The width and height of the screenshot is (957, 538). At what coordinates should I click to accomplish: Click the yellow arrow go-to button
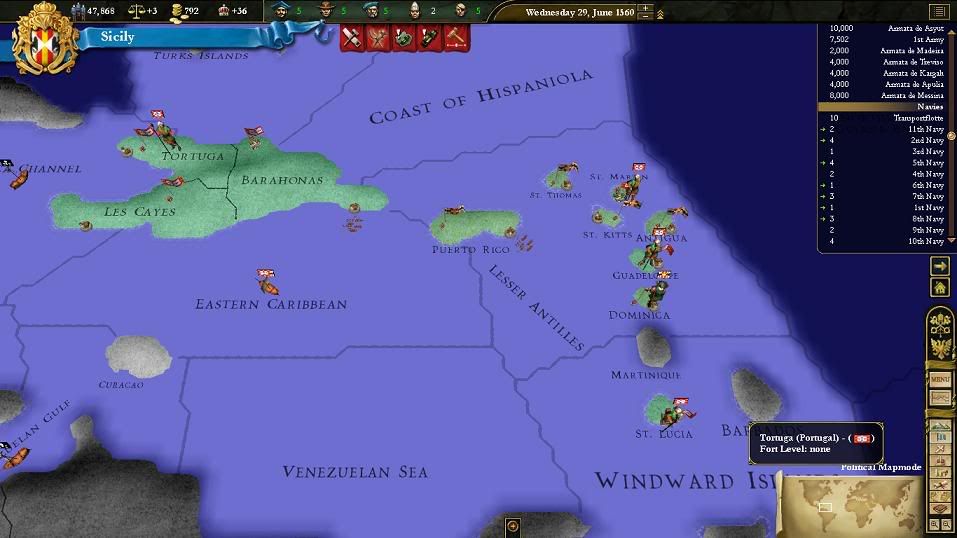(x=940, y=266)
